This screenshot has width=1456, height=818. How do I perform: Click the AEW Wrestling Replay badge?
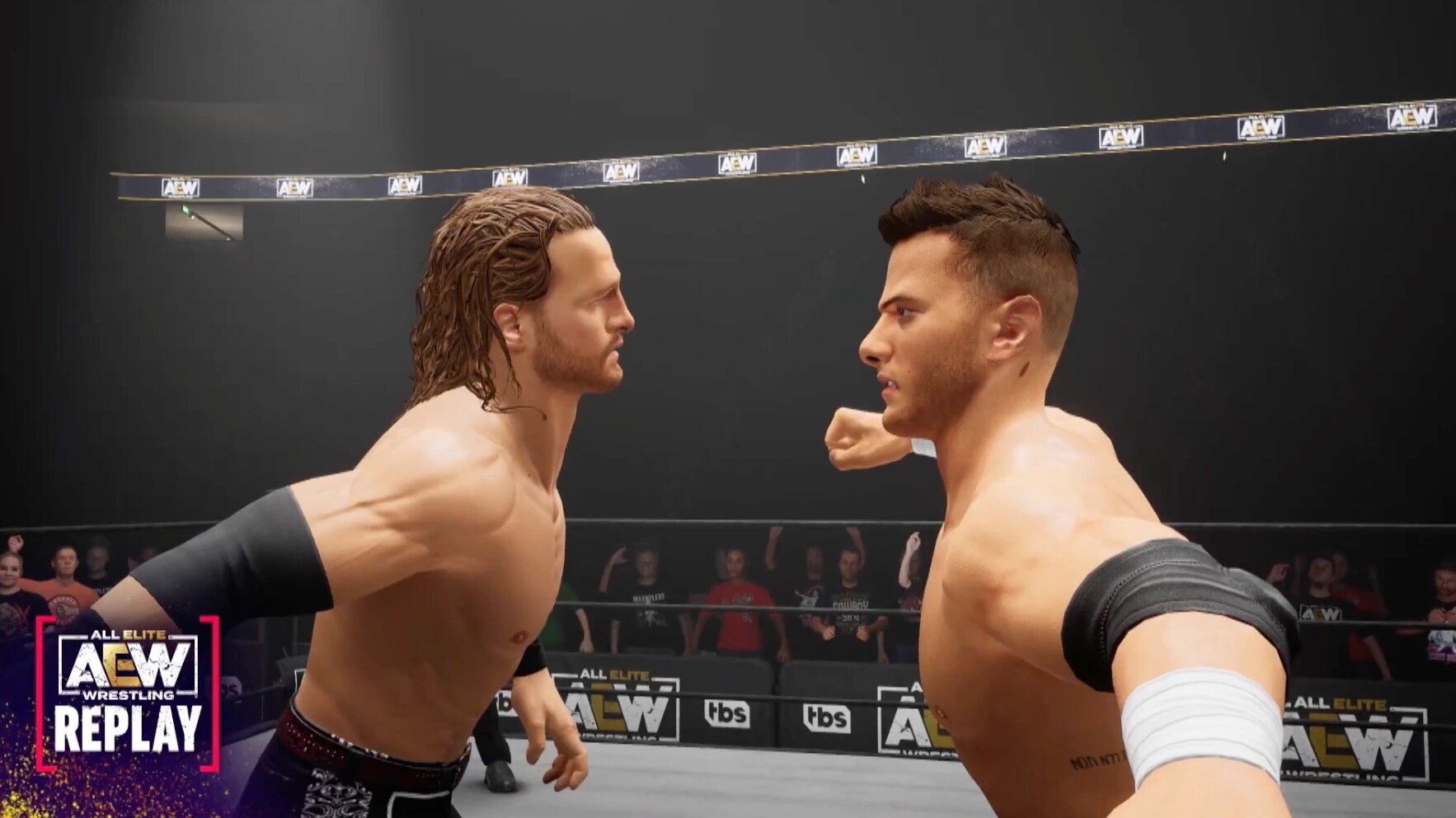[128, 691]
